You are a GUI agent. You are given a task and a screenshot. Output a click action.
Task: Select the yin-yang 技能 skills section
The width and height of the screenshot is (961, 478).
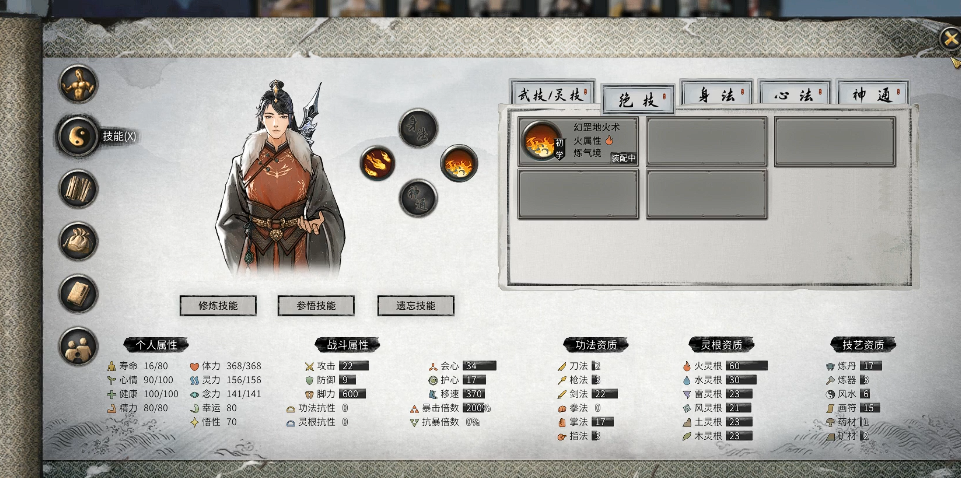78,137
